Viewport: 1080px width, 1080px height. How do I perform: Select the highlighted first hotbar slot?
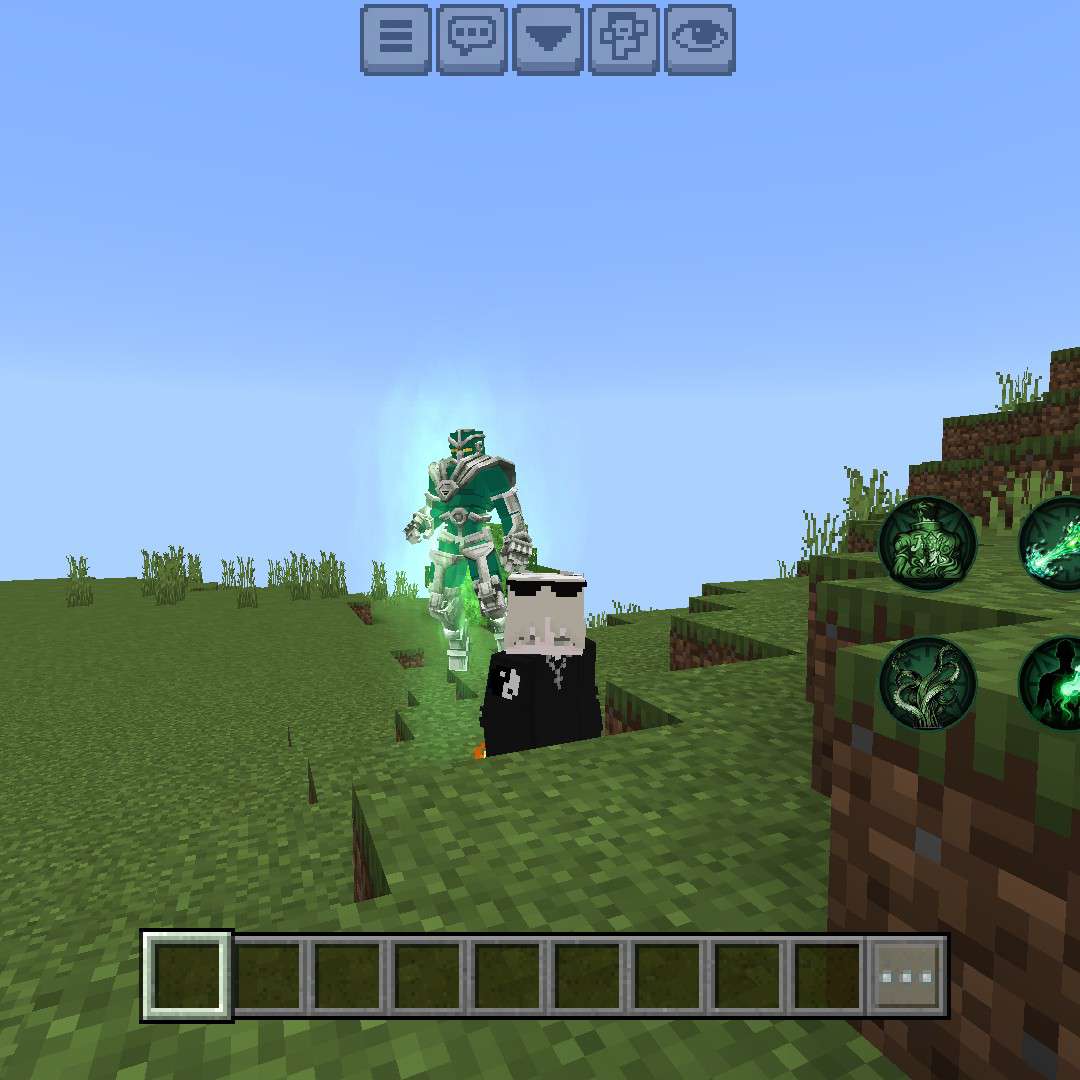(x=187, y=976)
